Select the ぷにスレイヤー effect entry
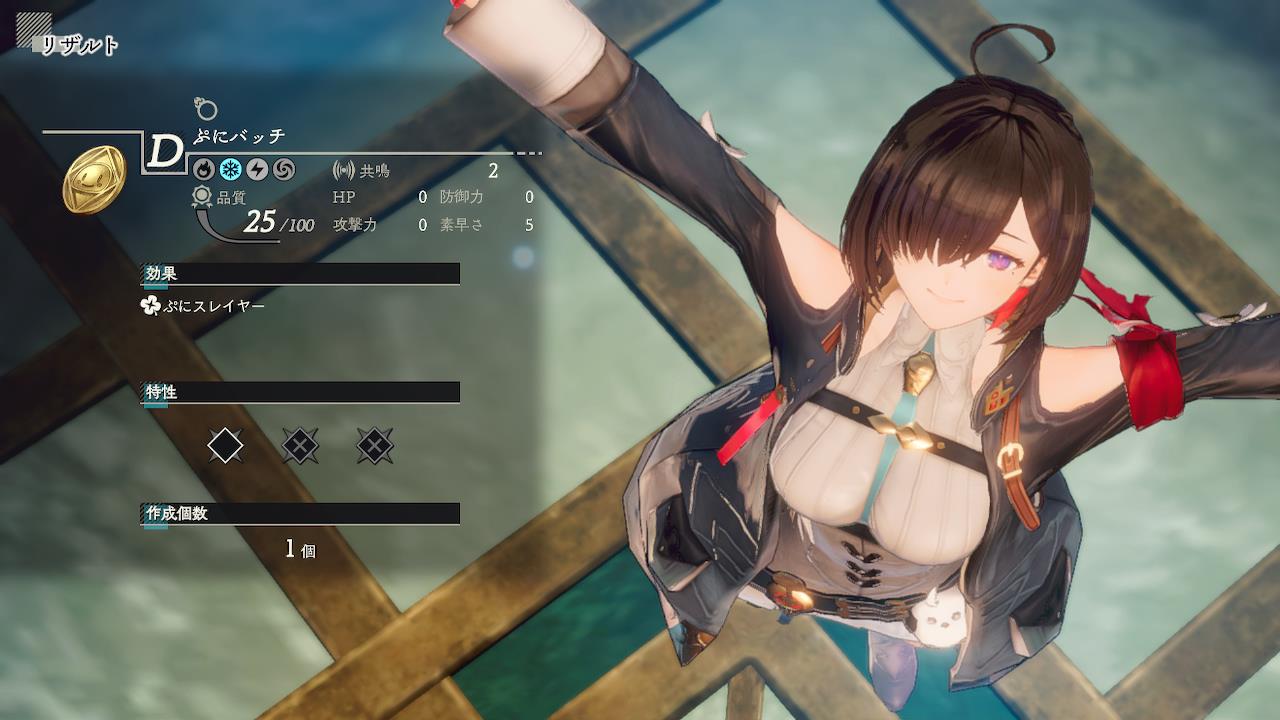 [x=204, y=306]
